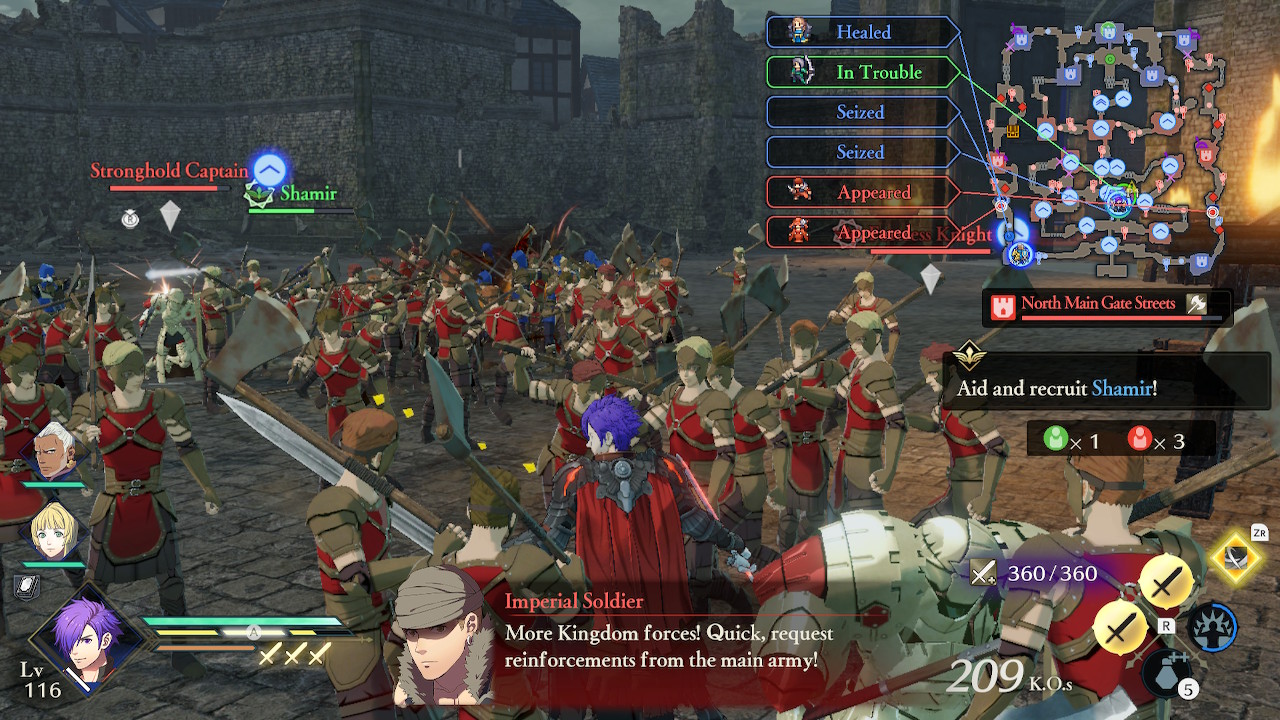Activate the blue Awakening gauge icon
The width and height of the screenshot is (1280, 720).
tap(1215, 627)
